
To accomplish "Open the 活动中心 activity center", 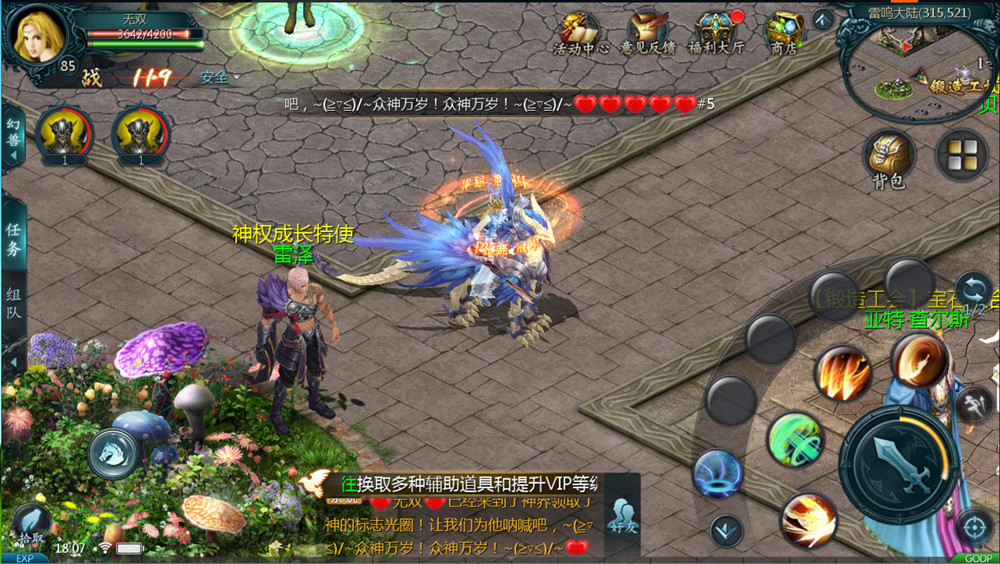I will pos(581,32).
